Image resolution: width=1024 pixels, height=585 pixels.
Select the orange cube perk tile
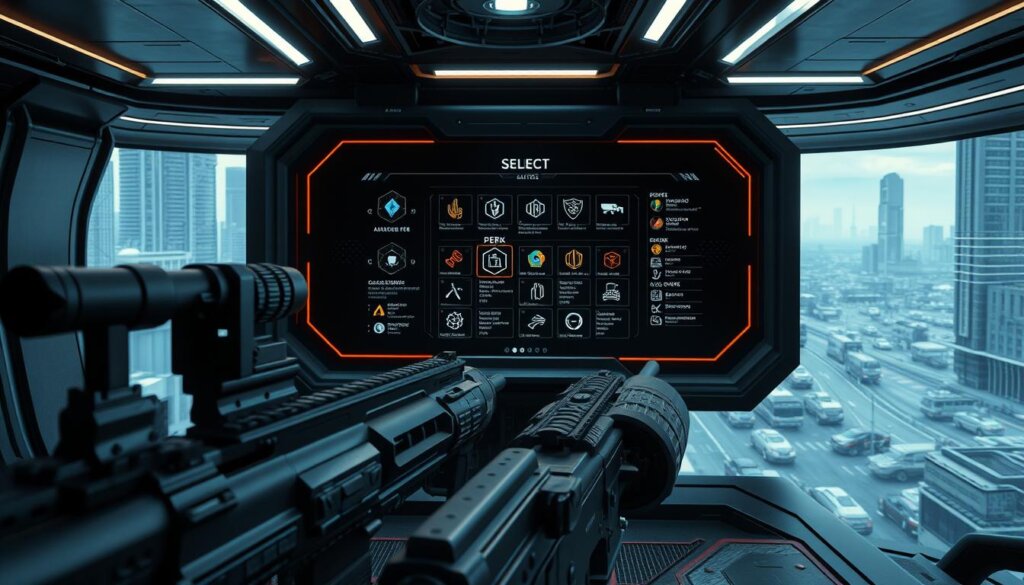(611, 260)
